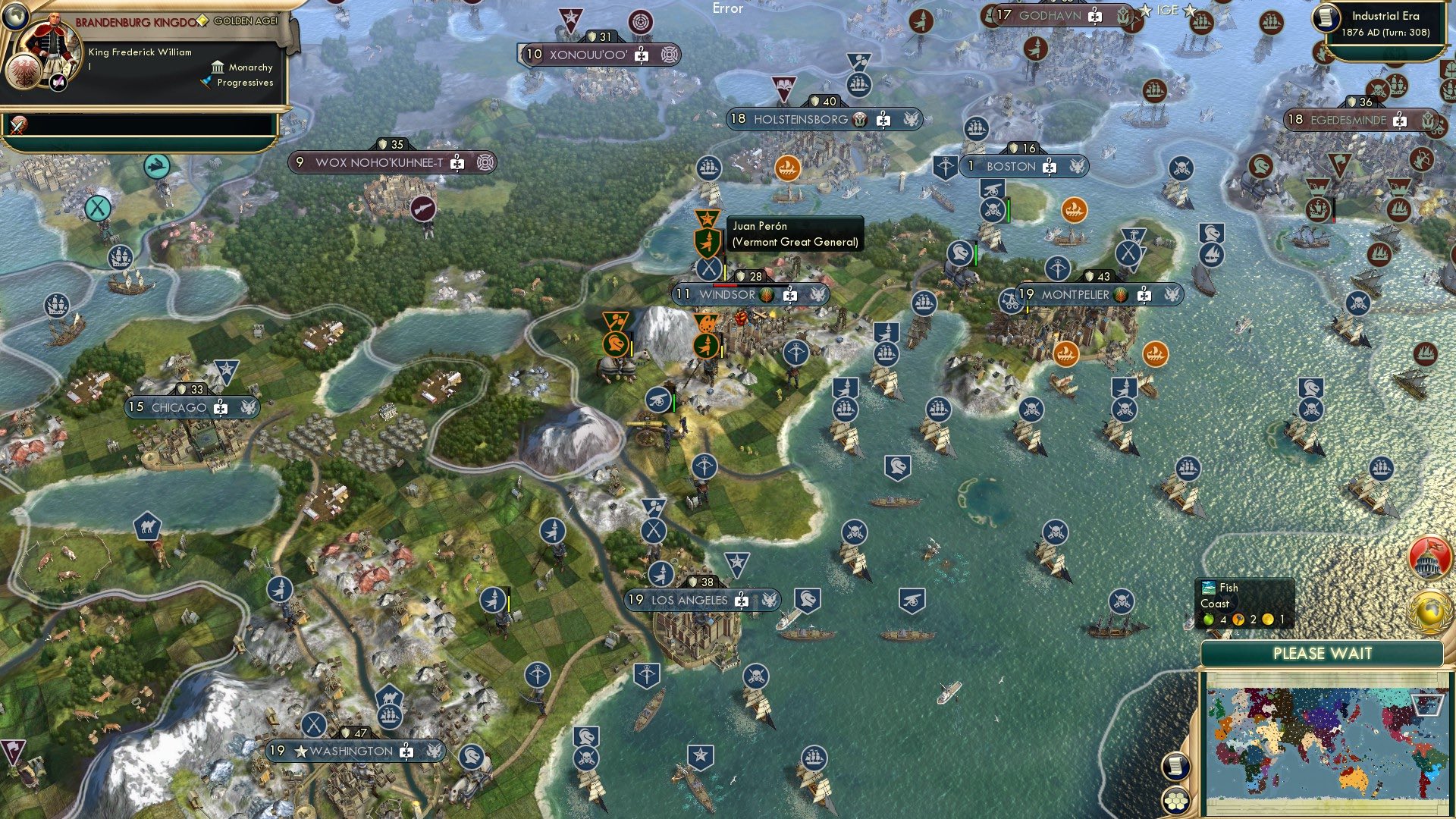
Task: Click the Monarchy government temple icon
Action: [x=218, y=67]
